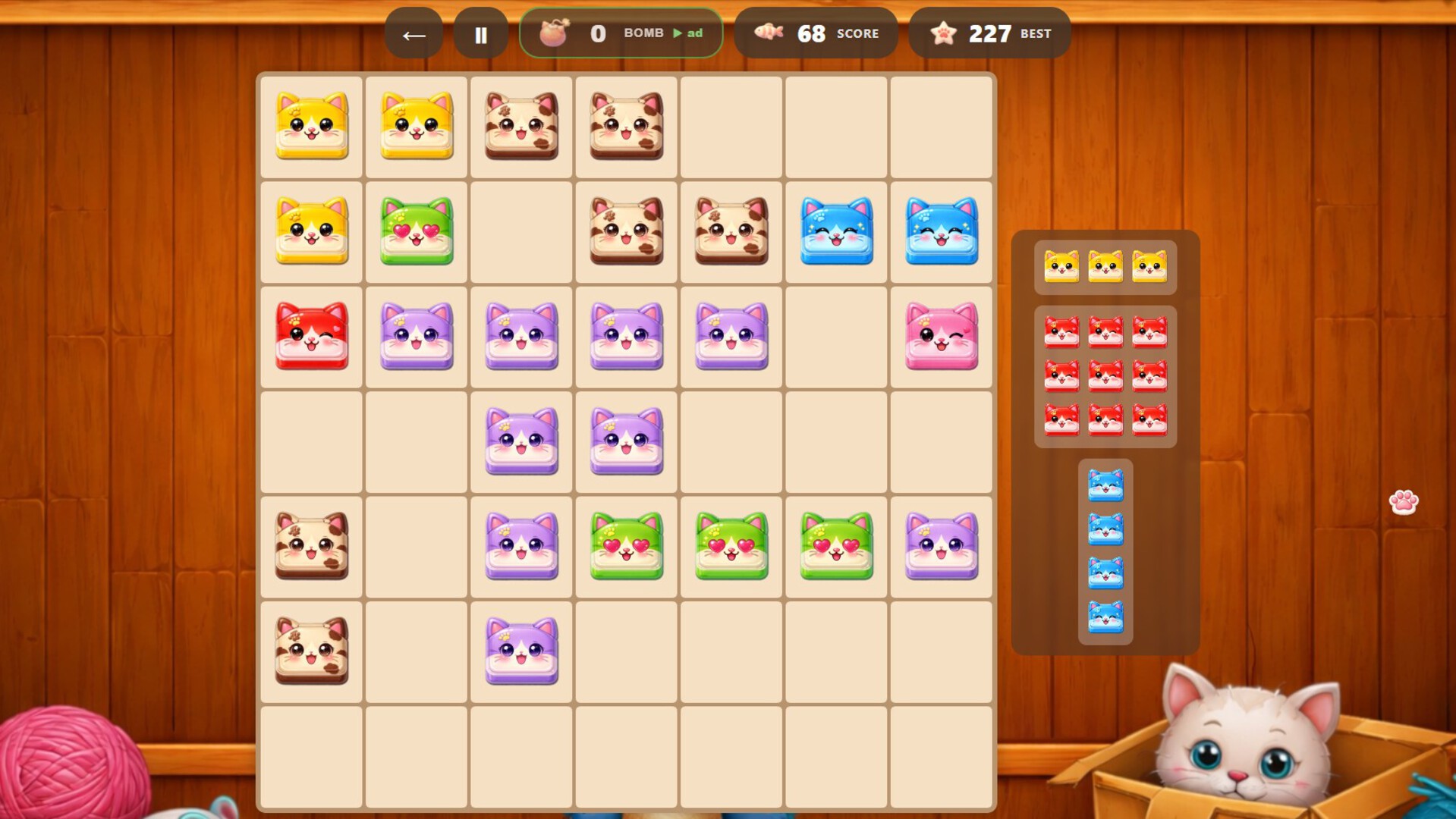Select the brown cat tile in the bottom-left area
This screenshot has width=1456, height=819.
[311, 651]
